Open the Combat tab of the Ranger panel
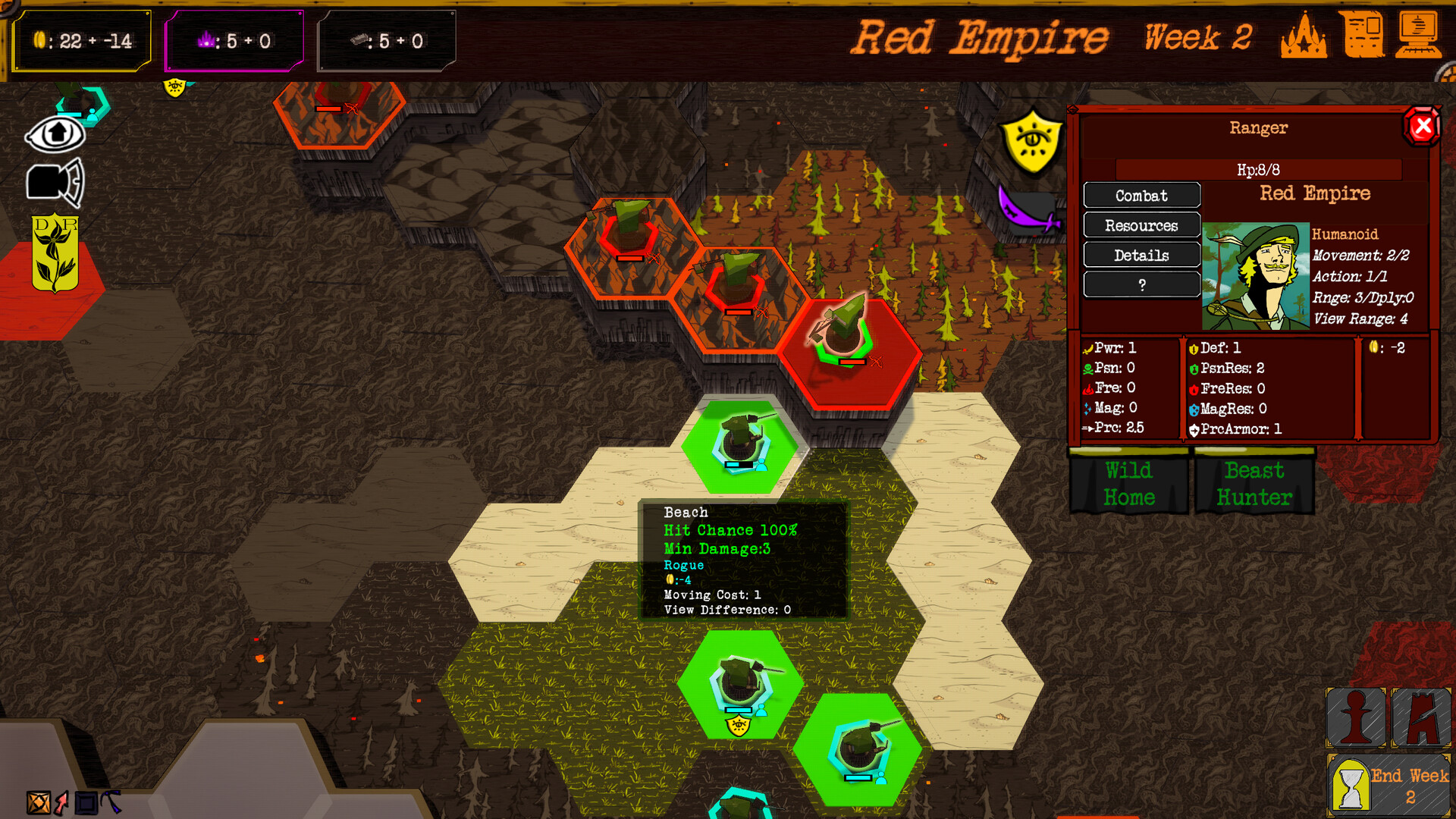The width and height of the screenshot is (1456, 819). point(1141,196)
